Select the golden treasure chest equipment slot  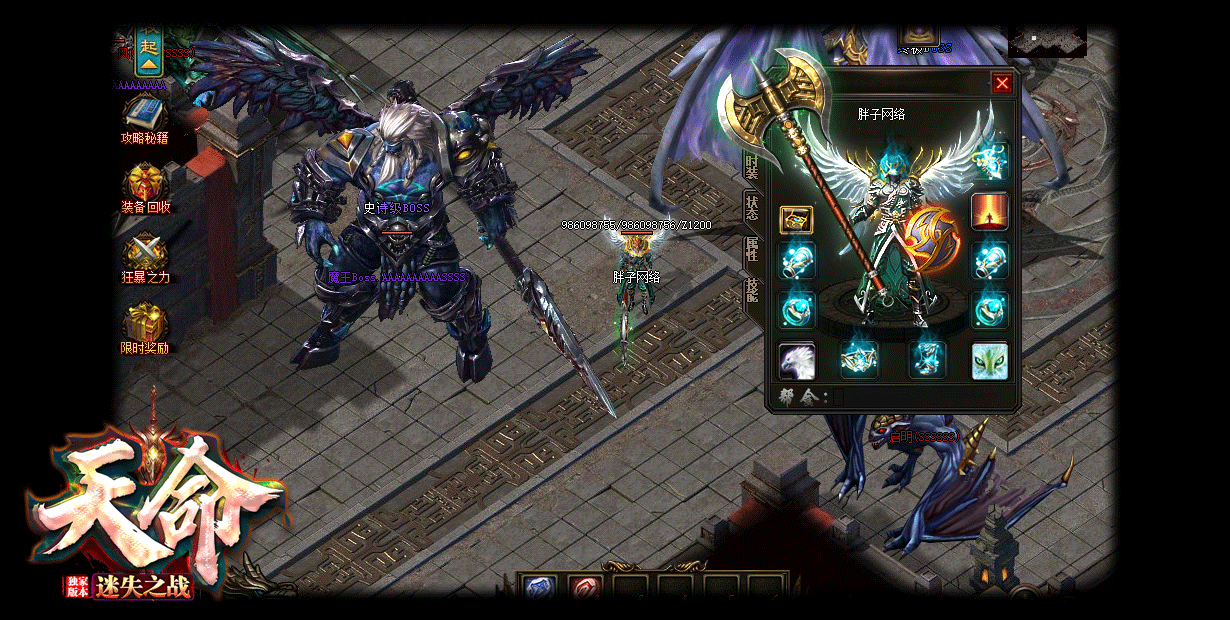point(797,219)
